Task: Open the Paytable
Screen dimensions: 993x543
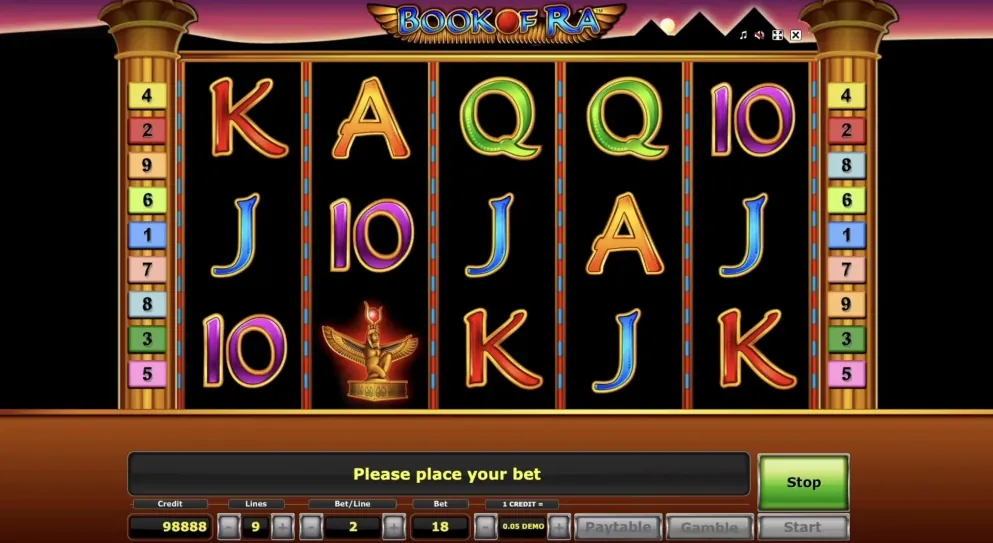Action: [617, 527]
